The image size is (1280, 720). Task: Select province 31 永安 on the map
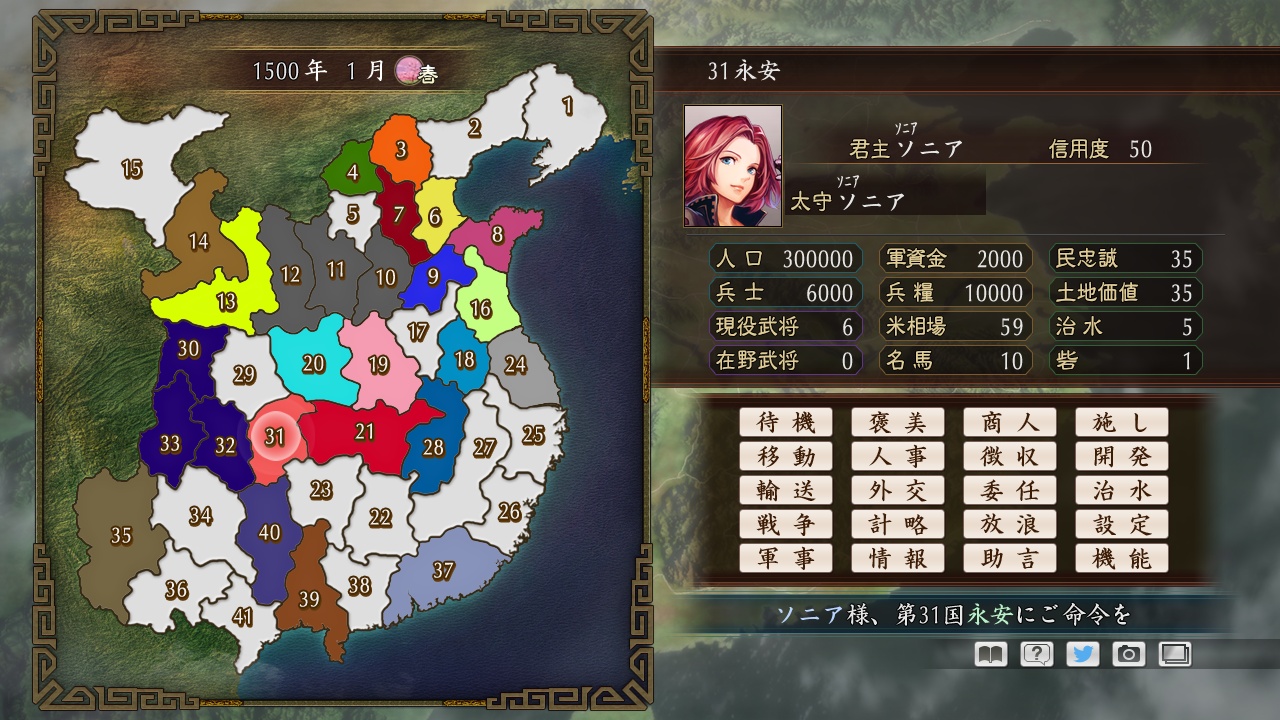274,436
